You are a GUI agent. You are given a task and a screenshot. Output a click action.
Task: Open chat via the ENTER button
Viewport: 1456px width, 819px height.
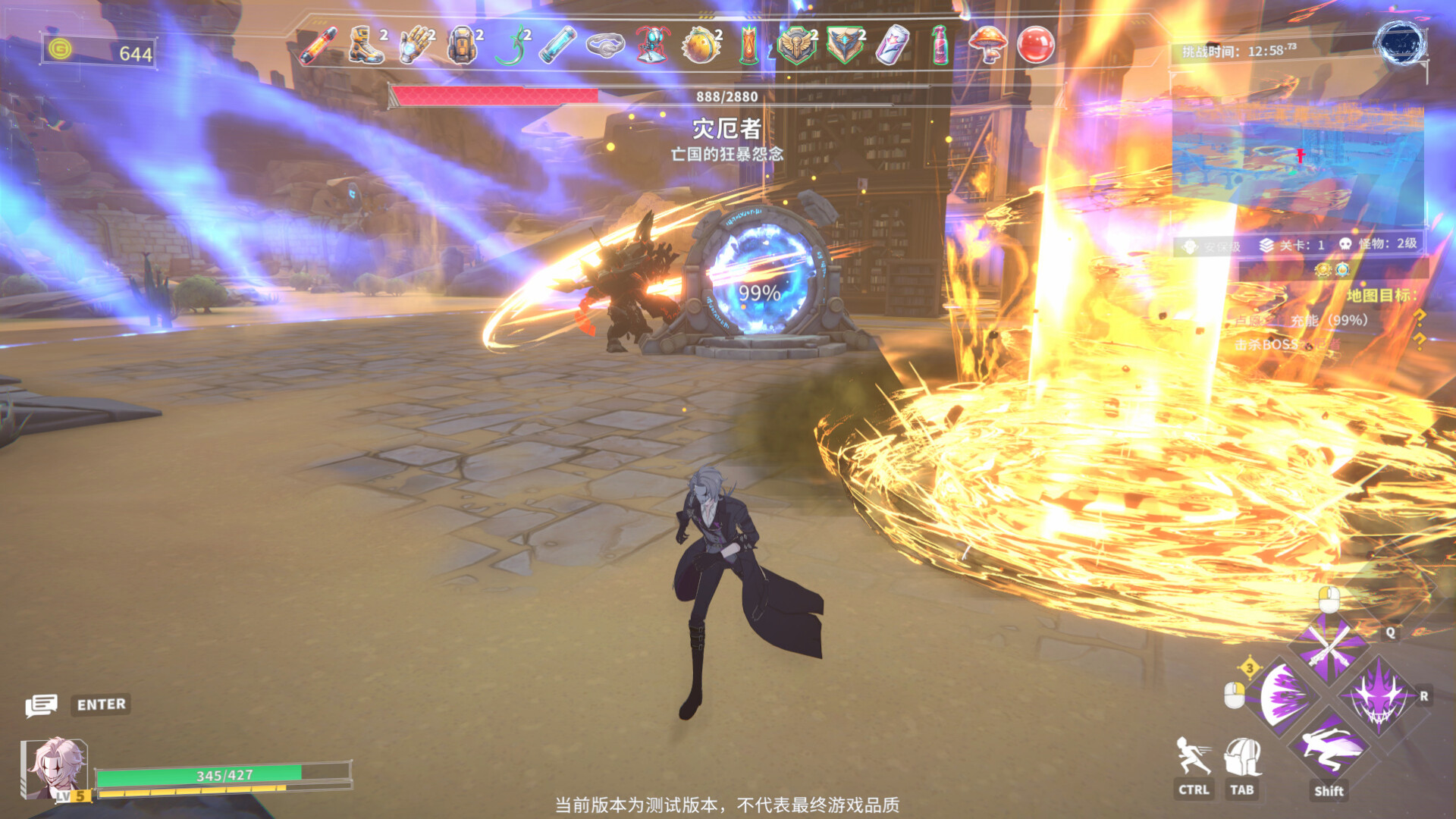[x=101, y=704]
